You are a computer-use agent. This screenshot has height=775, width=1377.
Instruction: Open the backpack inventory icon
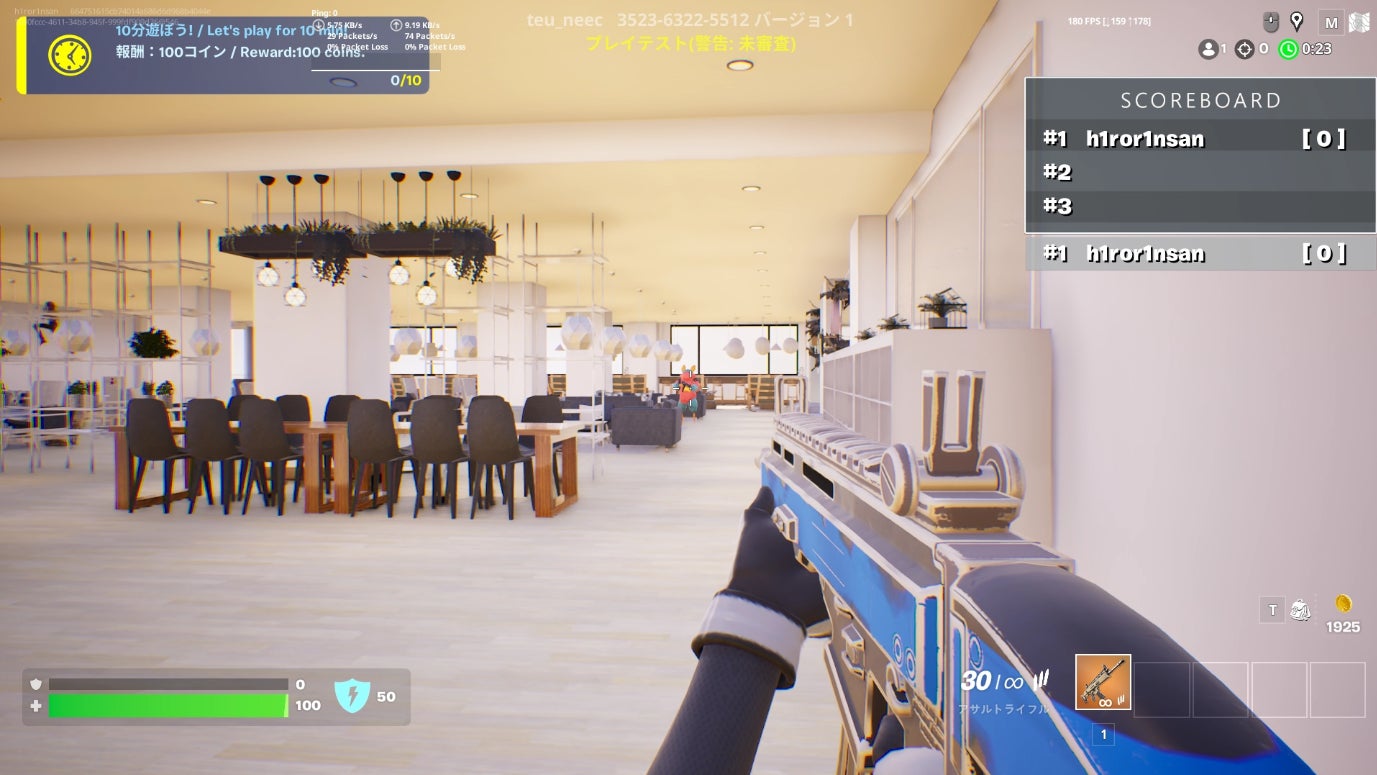[x=1300, y=609]
